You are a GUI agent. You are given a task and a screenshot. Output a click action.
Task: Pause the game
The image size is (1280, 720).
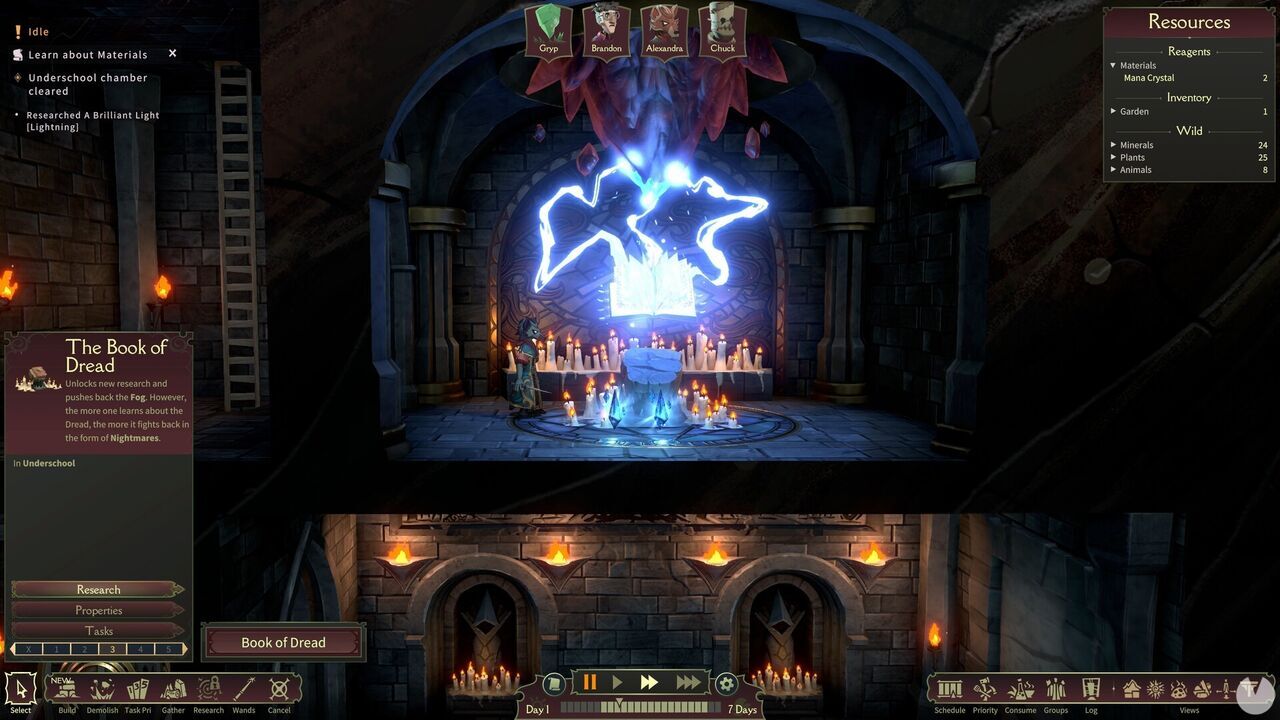[589, 682]
